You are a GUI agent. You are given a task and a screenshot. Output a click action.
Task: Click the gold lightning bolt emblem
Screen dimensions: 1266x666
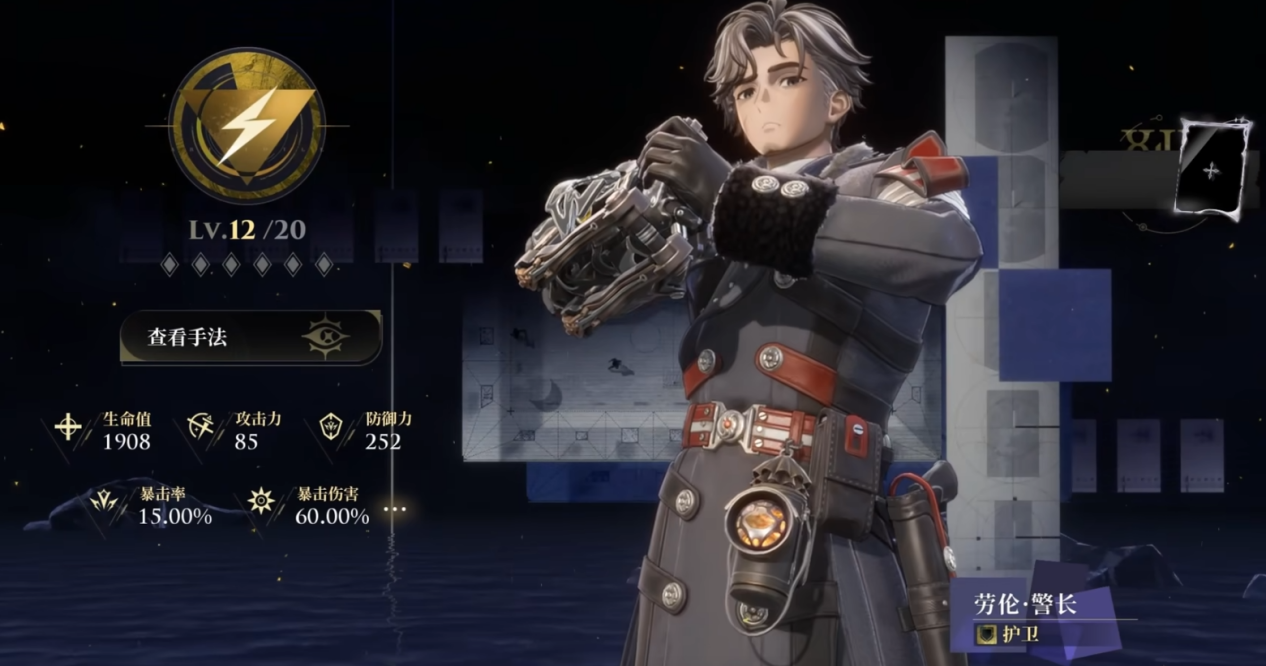[247, 125]
